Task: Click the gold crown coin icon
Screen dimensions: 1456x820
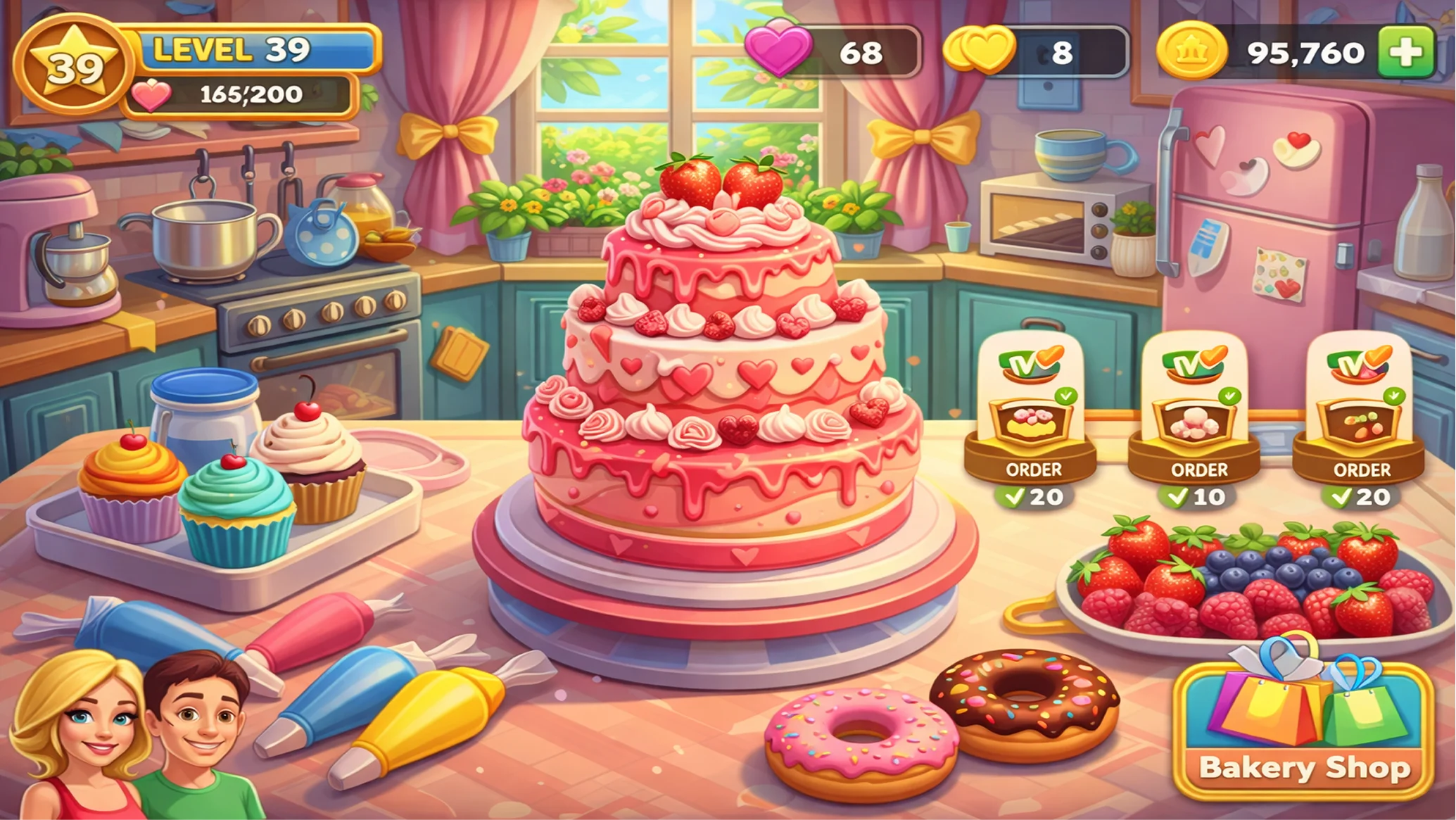Action: click(1191, 51)
